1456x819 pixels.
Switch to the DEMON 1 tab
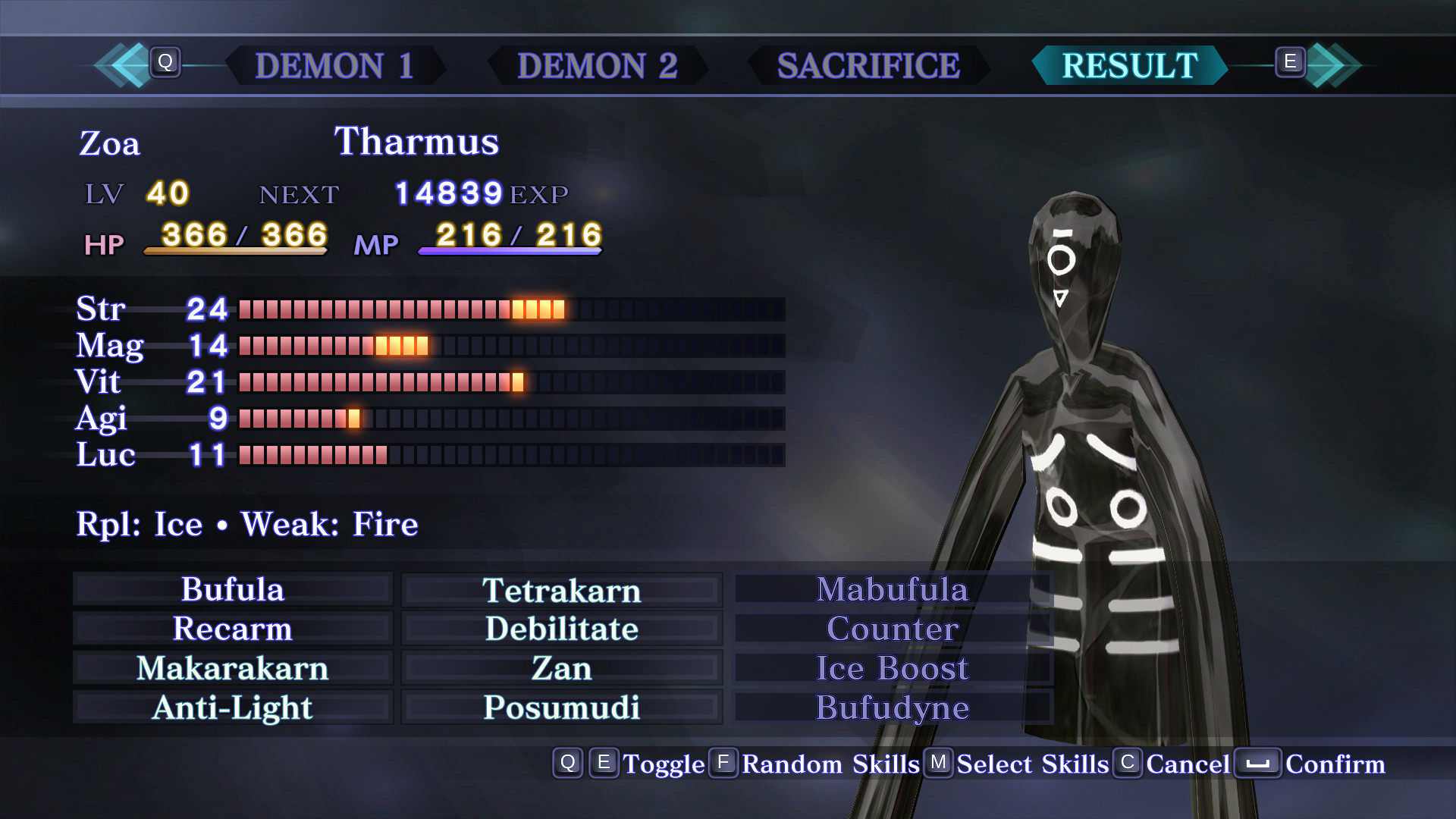[x=334, y=66]
